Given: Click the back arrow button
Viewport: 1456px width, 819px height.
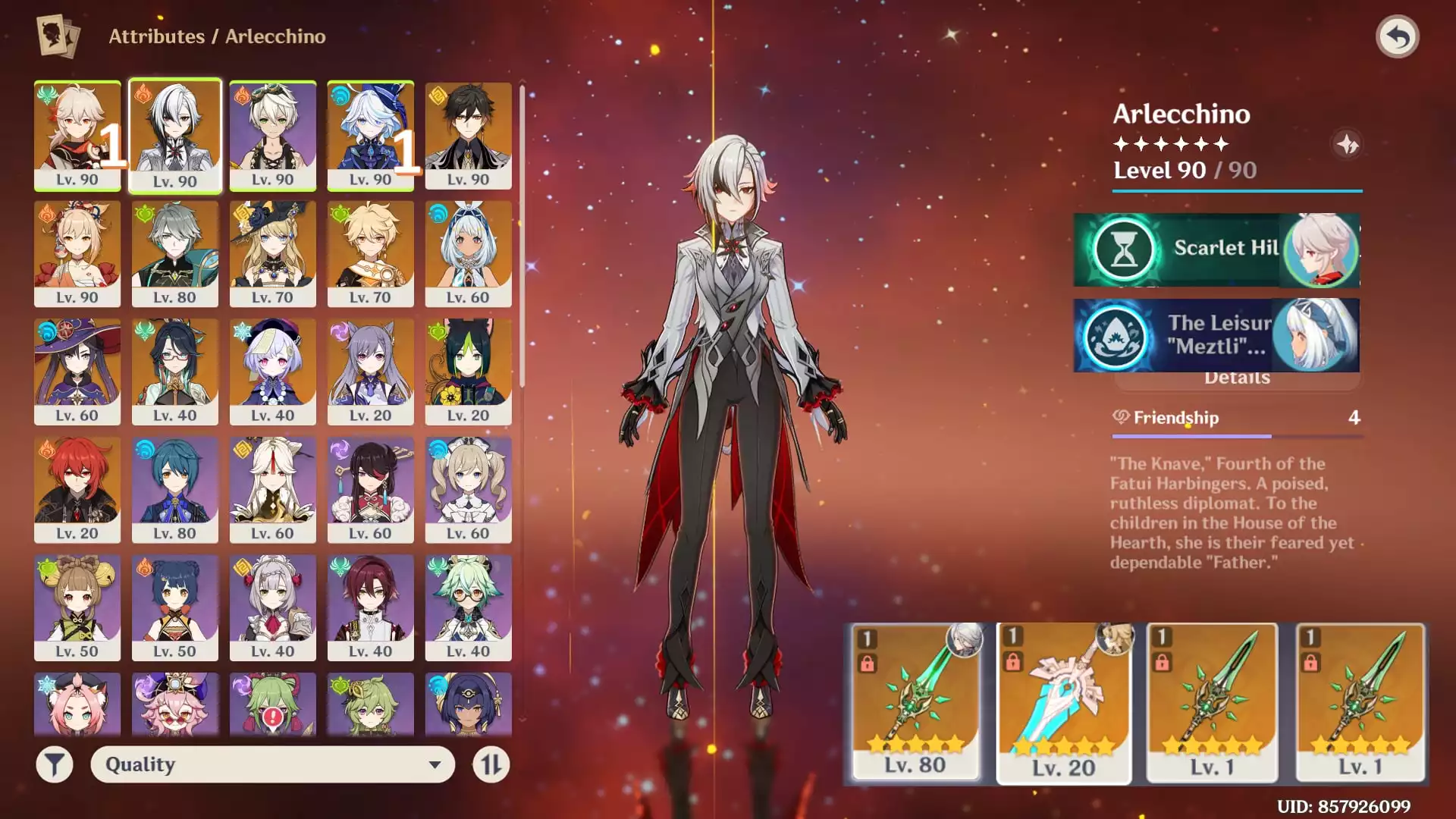Looking at the screenshot, I should pos(1397,36).
